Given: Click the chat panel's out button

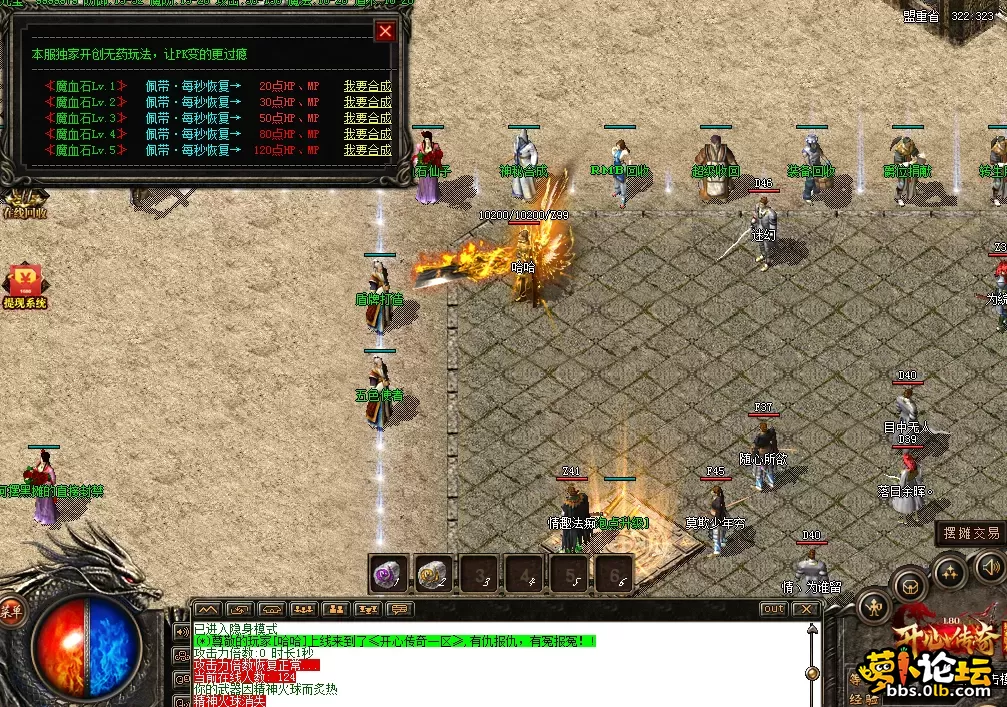Looking at the screenshot, I should (773, 609).
